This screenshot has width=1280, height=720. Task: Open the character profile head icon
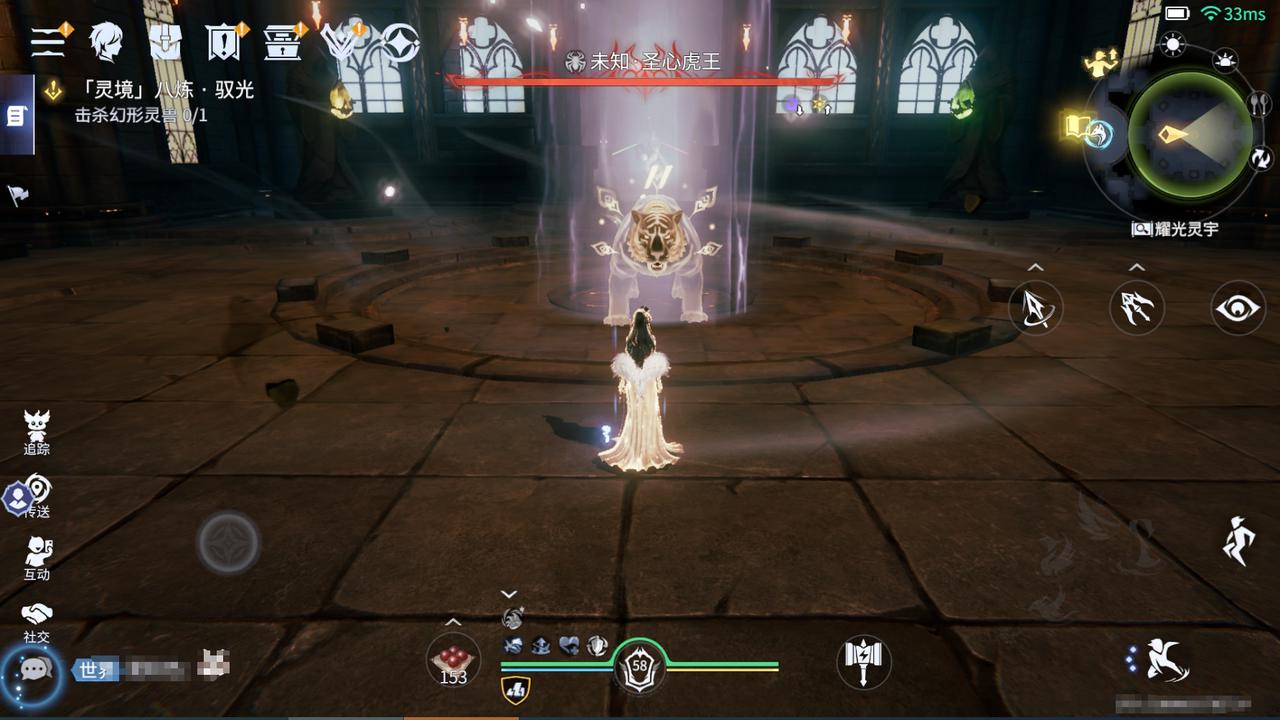pos(105,42)
